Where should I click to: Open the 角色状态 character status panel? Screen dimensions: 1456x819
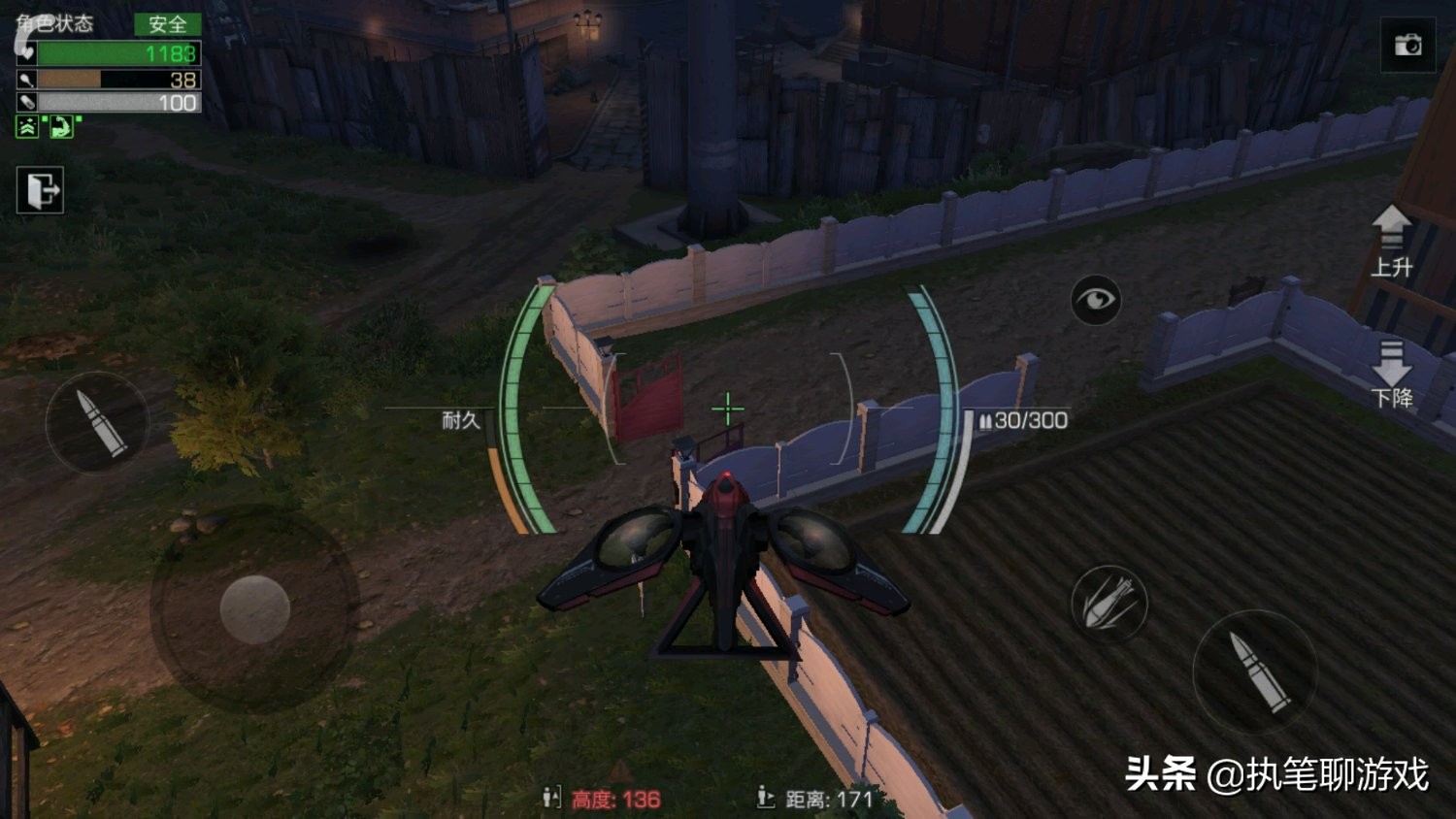coord(56,23)
